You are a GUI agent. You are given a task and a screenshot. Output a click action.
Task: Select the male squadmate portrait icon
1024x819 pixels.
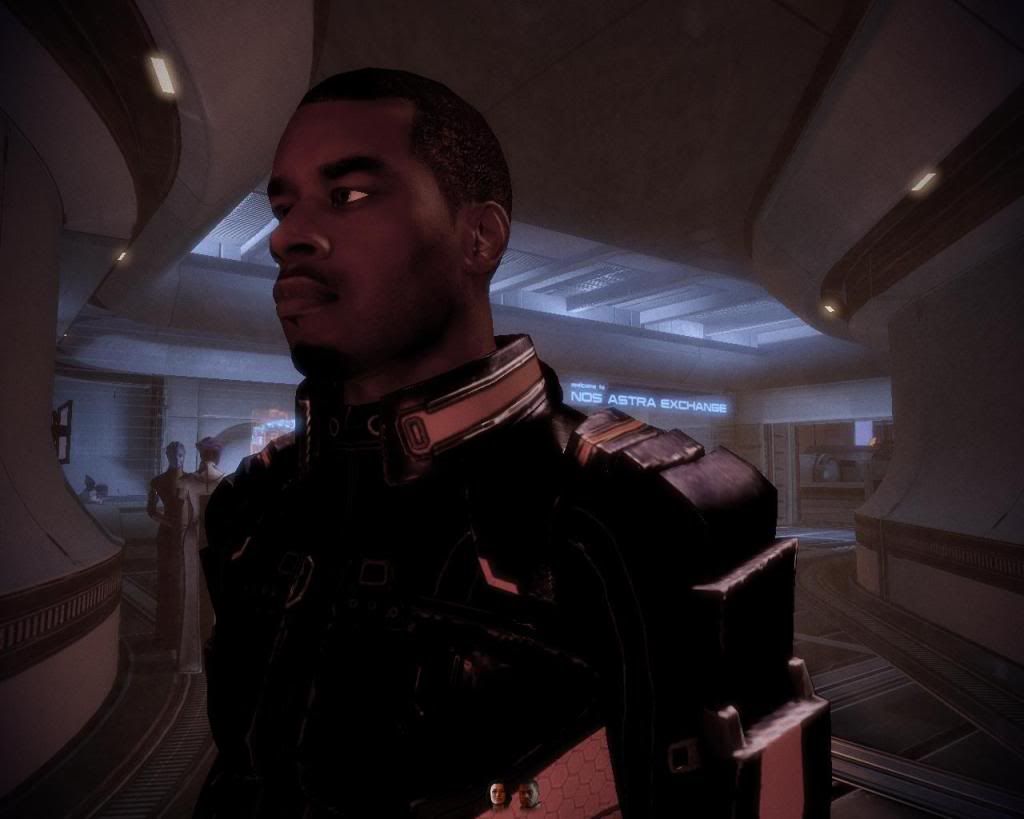point(527,794)
